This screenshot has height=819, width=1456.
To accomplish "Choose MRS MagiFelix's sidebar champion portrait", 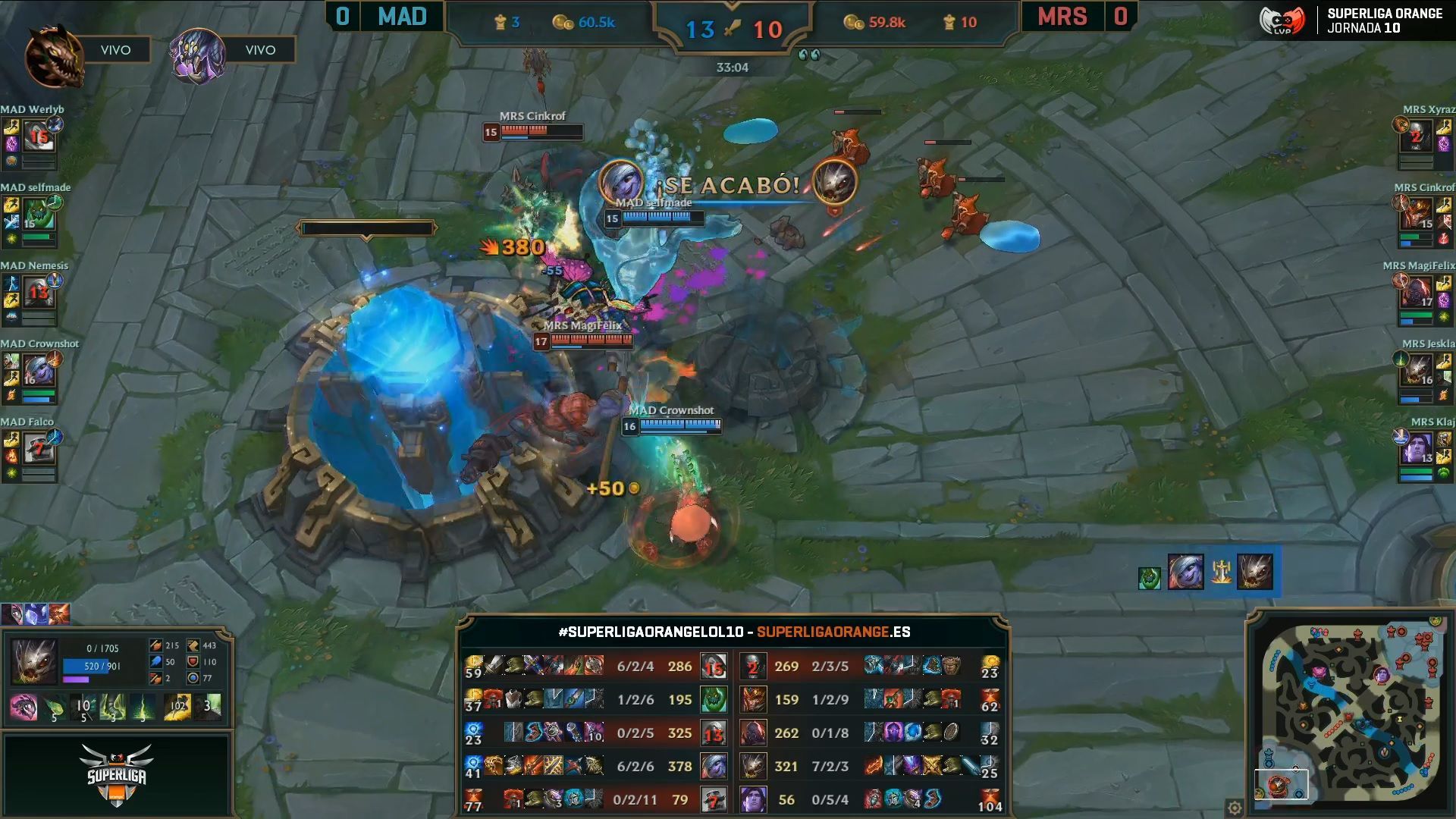I will (x=1415, y=293).
